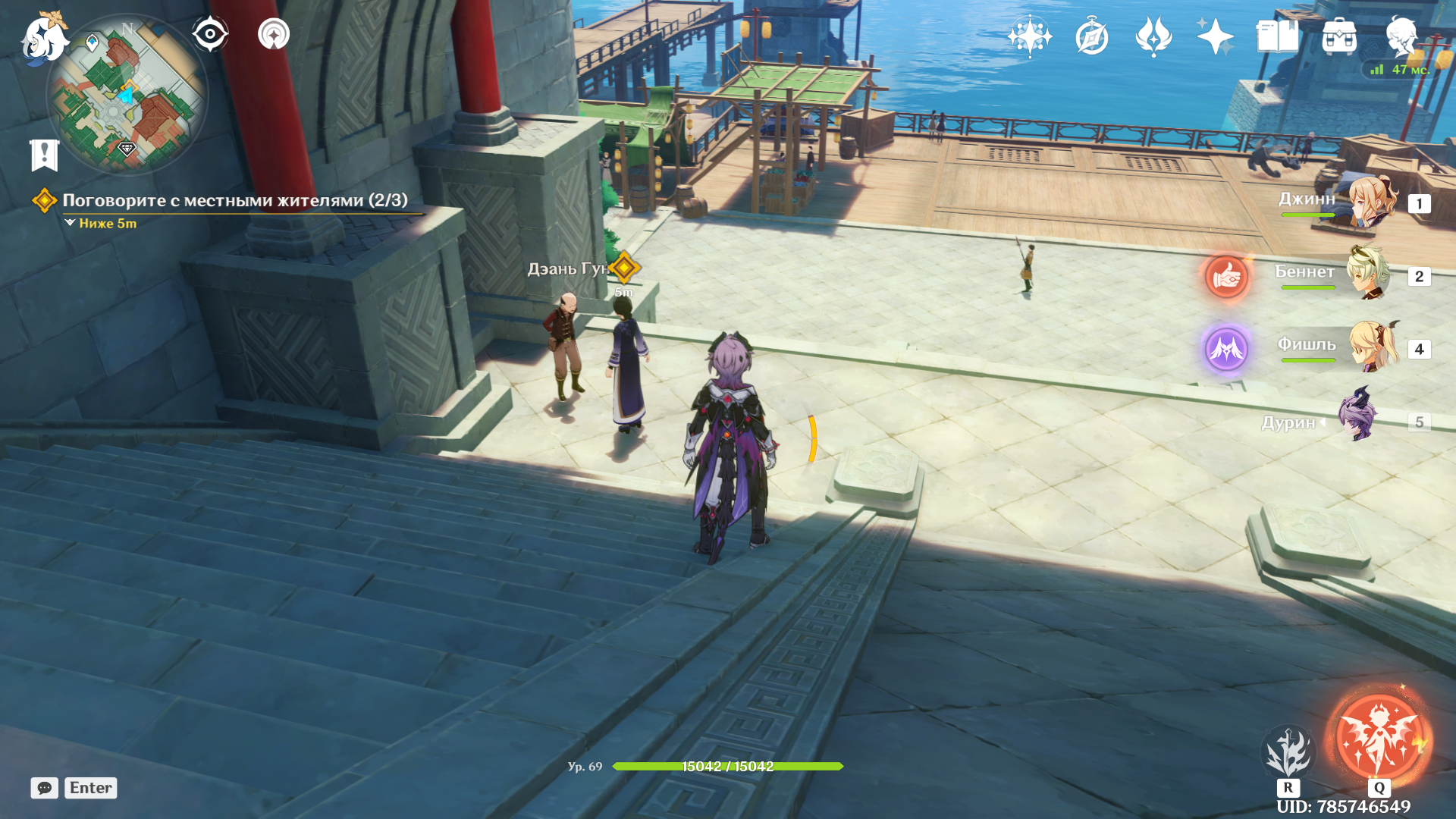Screen dimensions: 1456x819
Task: Use the dark leaf skill icon
Action: [x=1288, y=751]
